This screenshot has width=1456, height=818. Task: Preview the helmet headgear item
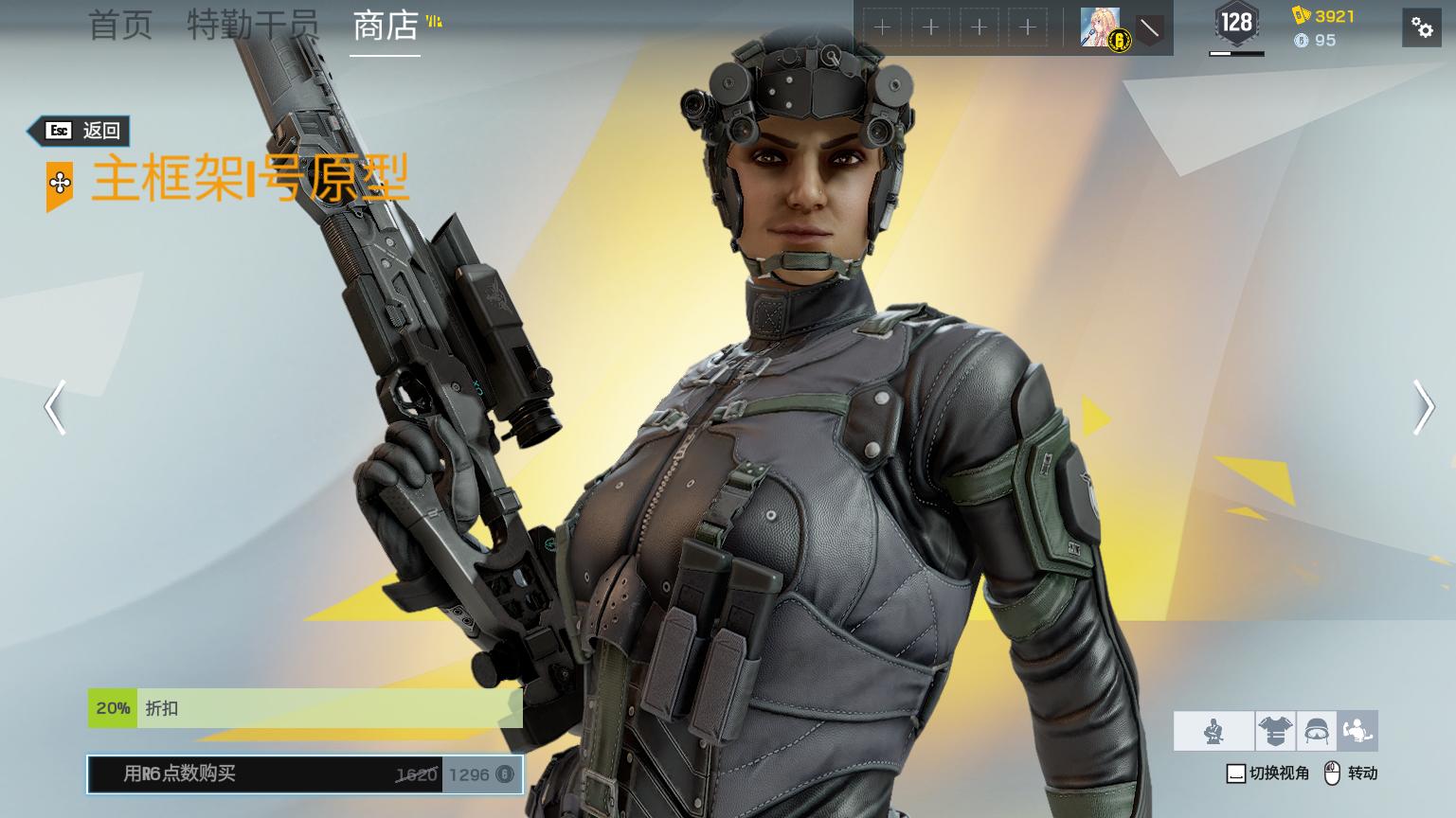[x=1317, y=731]
